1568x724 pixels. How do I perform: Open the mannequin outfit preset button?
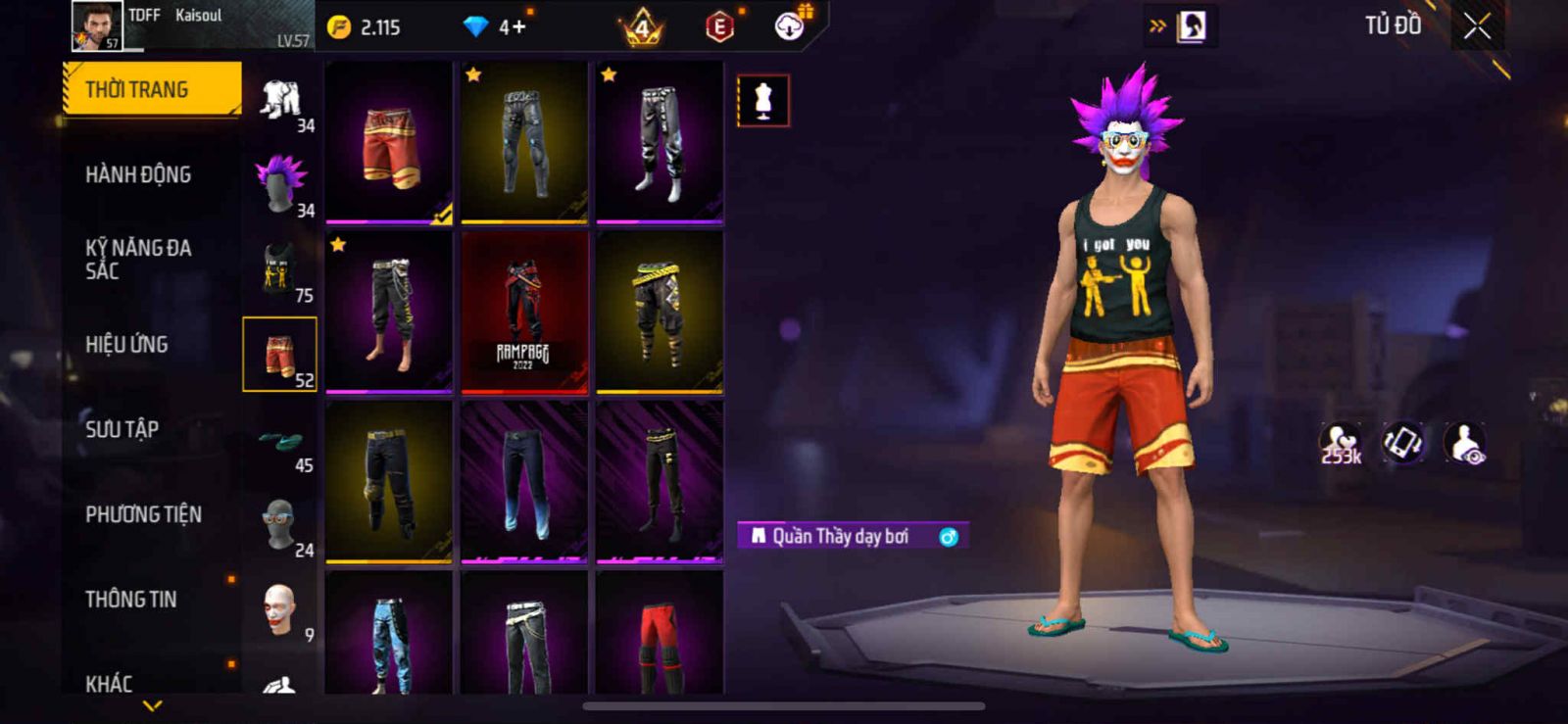click(762, 100)
